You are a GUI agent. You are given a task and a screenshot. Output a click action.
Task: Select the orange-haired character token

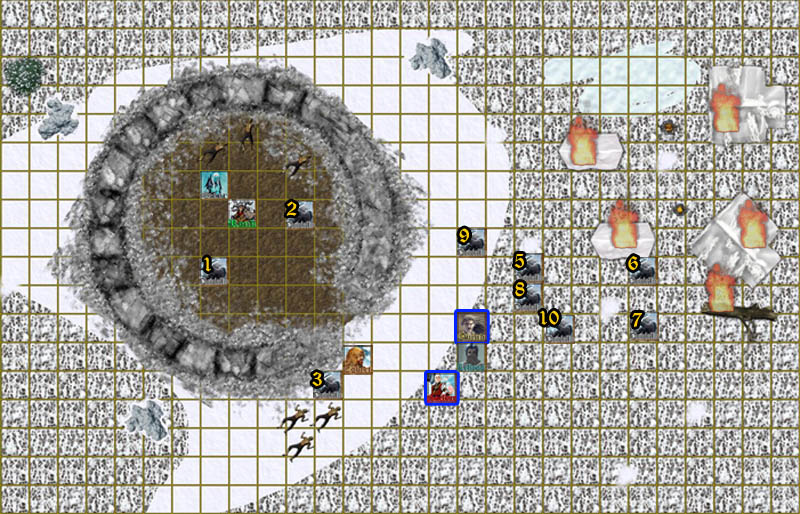tap(357, 359)
